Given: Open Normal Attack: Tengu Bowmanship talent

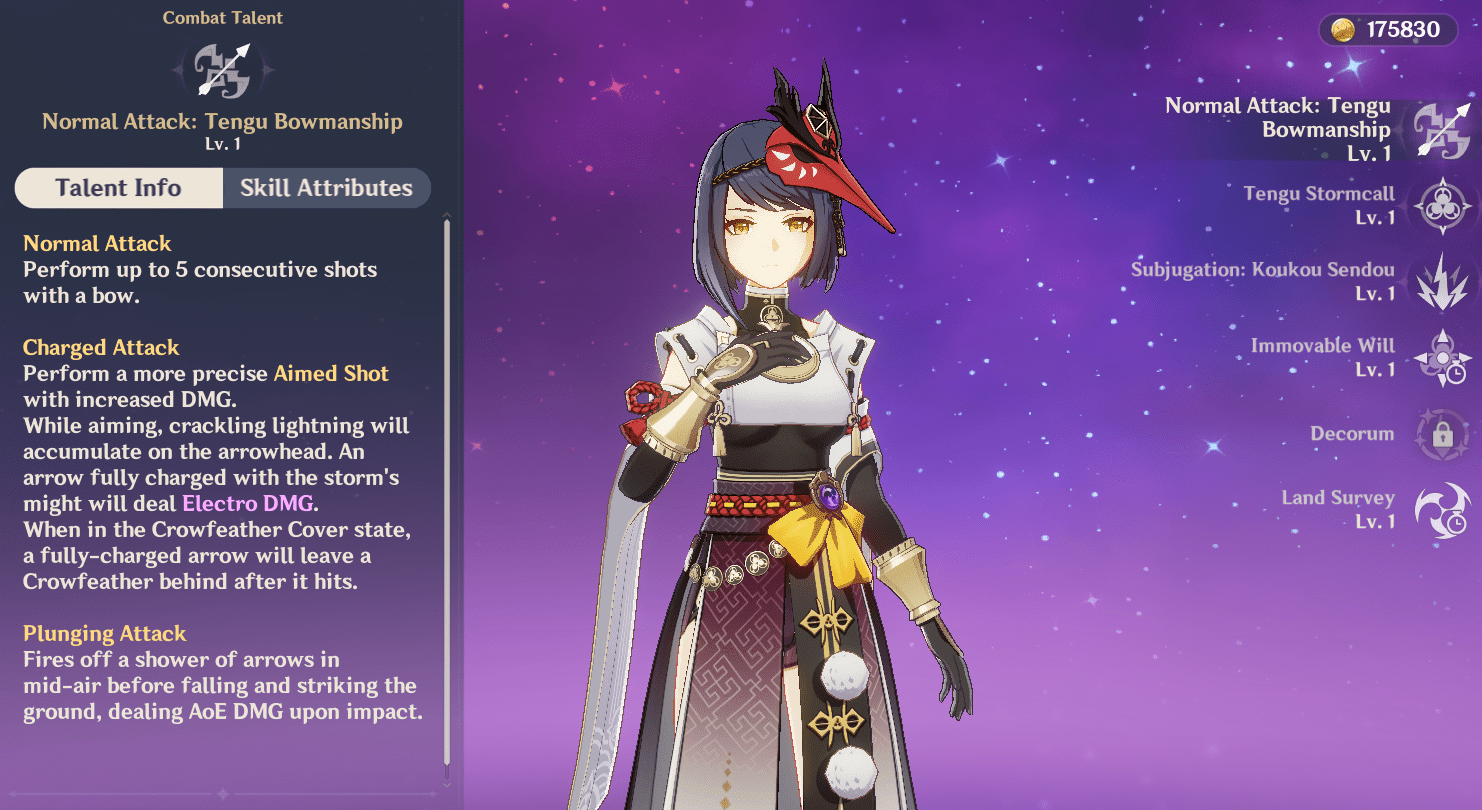Looking at the screenshot, I should coord(1441,130).
